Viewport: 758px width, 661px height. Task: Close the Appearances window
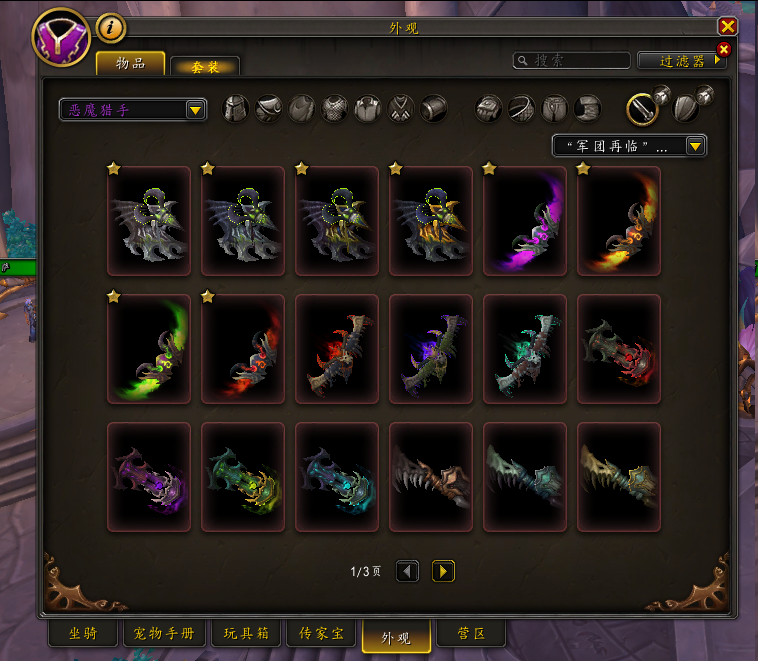click(x=727, y=27)
